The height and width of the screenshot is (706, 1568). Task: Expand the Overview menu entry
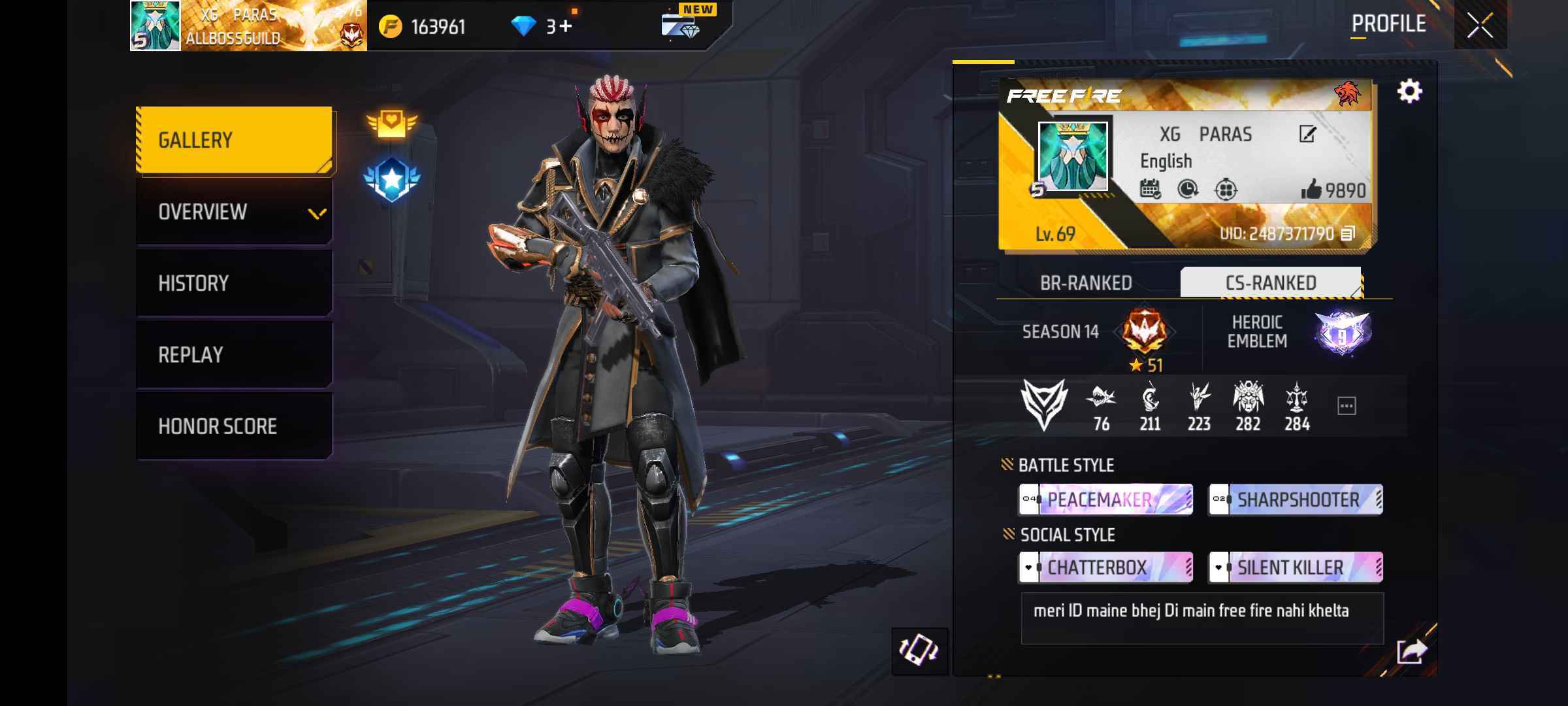[x=234, y=212]
